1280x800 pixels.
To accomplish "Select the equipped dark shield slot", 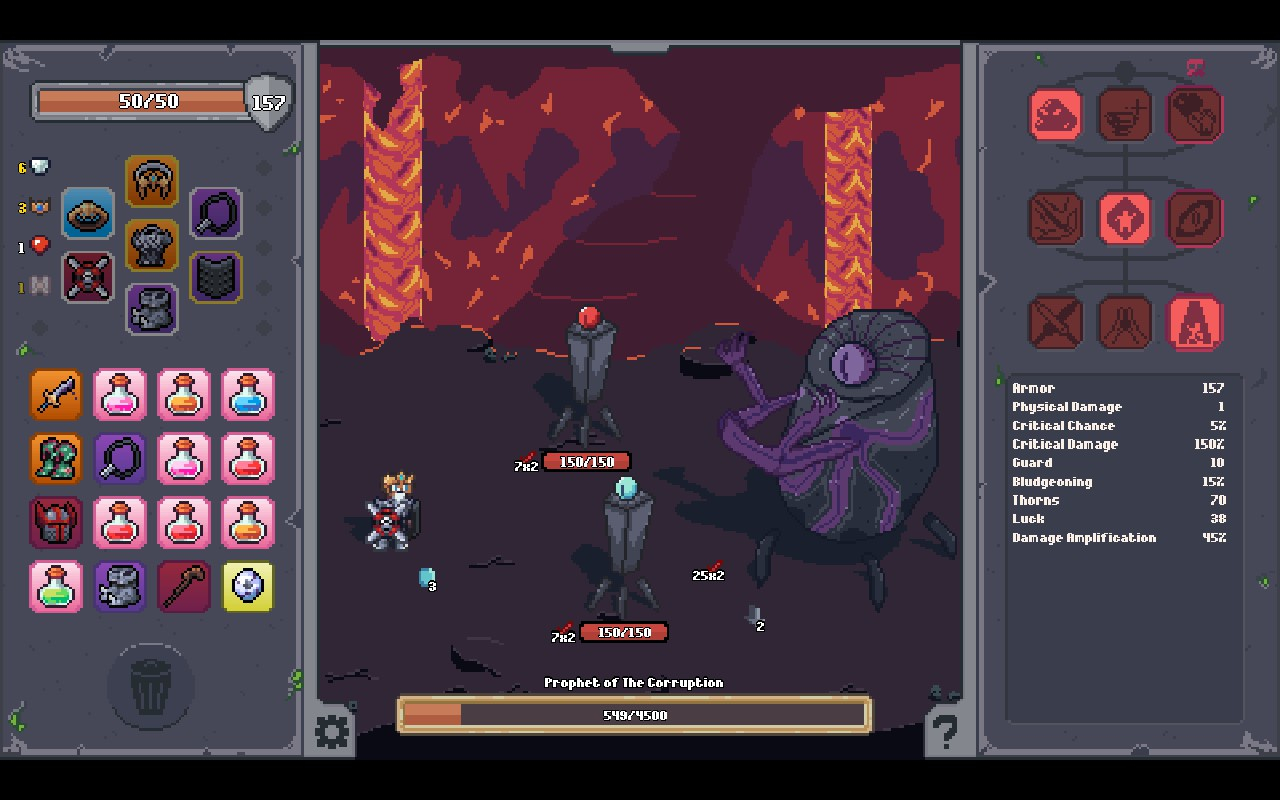I will coord(216,277).
